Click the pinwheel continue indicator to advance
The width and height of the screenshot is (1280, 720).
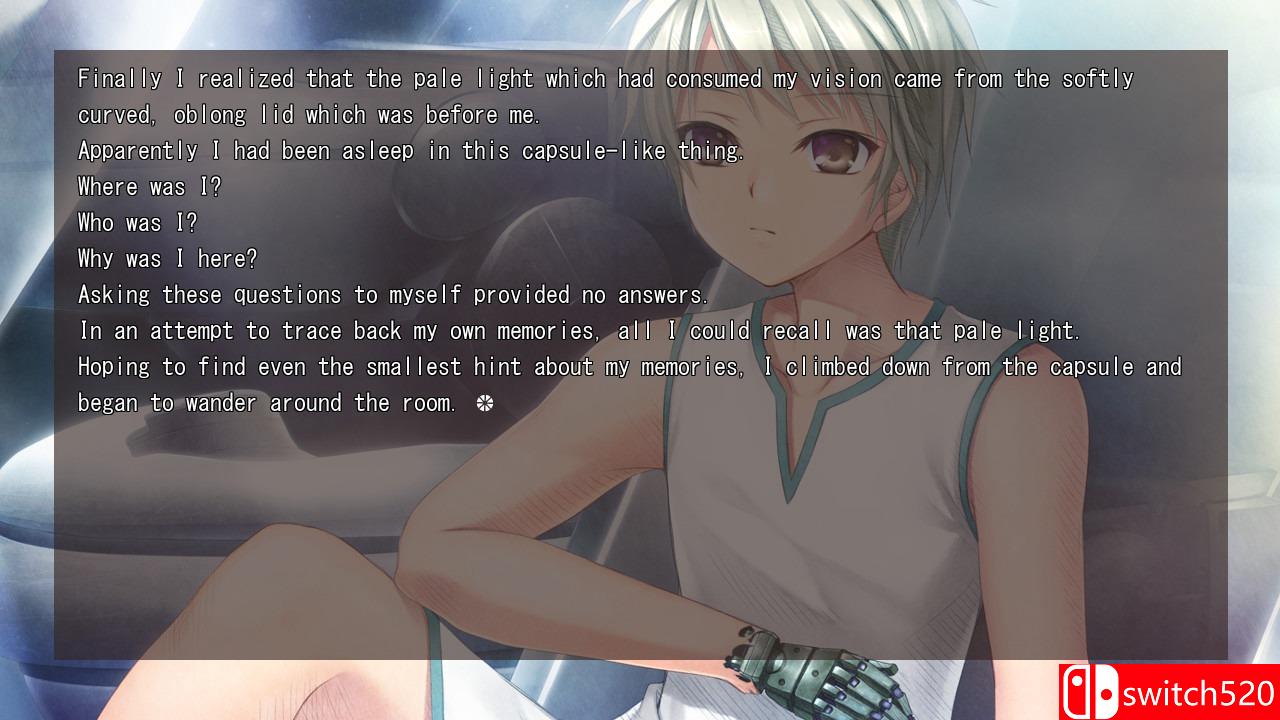click(486, 402)
